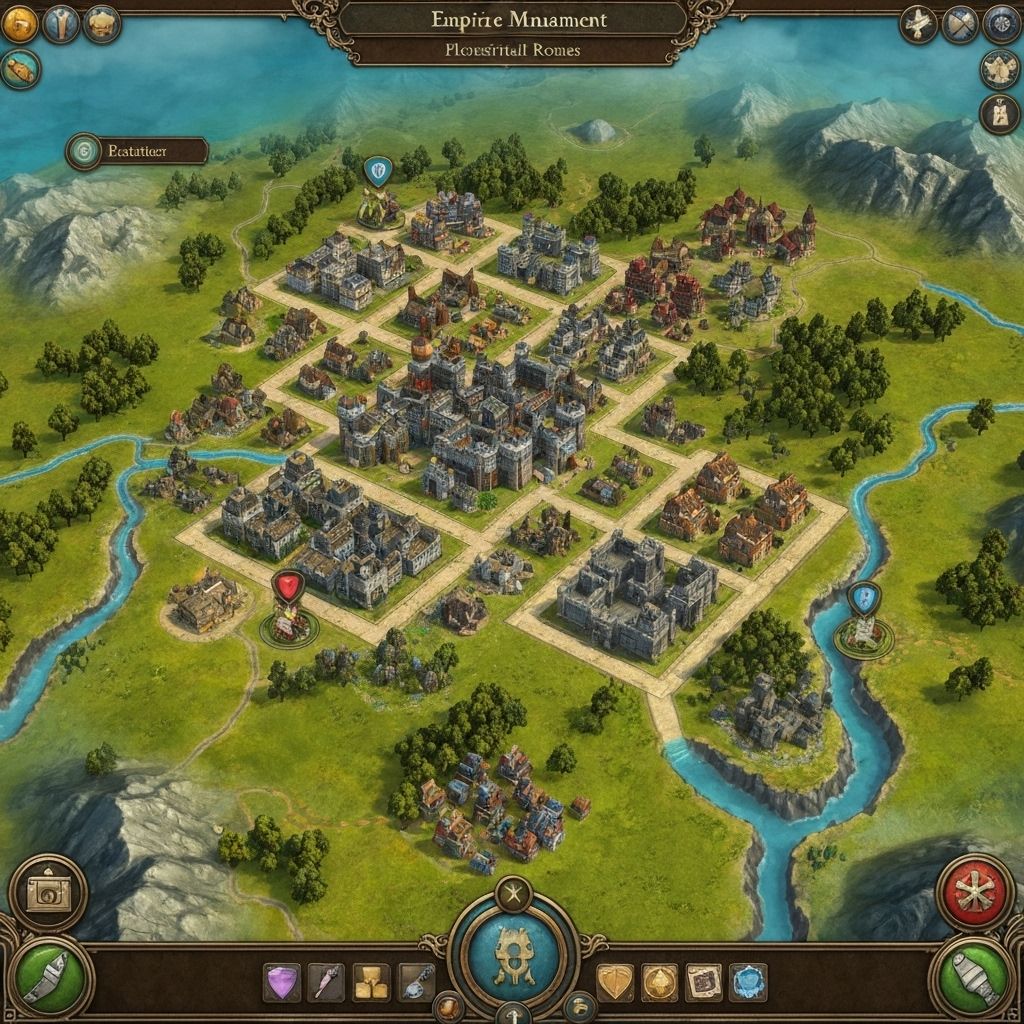The image size is (1024, 1024).
Task: Select the blue shield map marker above town
Action: 377,172
